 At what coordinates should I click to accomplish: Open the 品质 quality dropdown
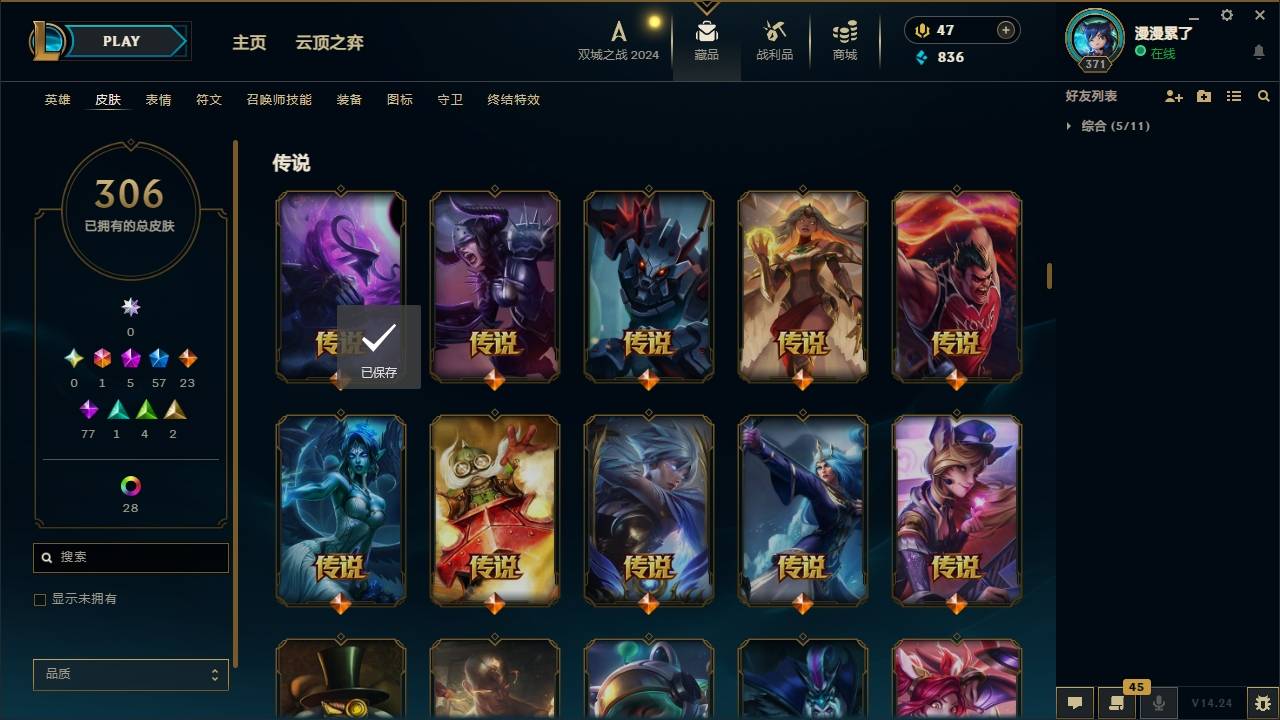[130, 674]
